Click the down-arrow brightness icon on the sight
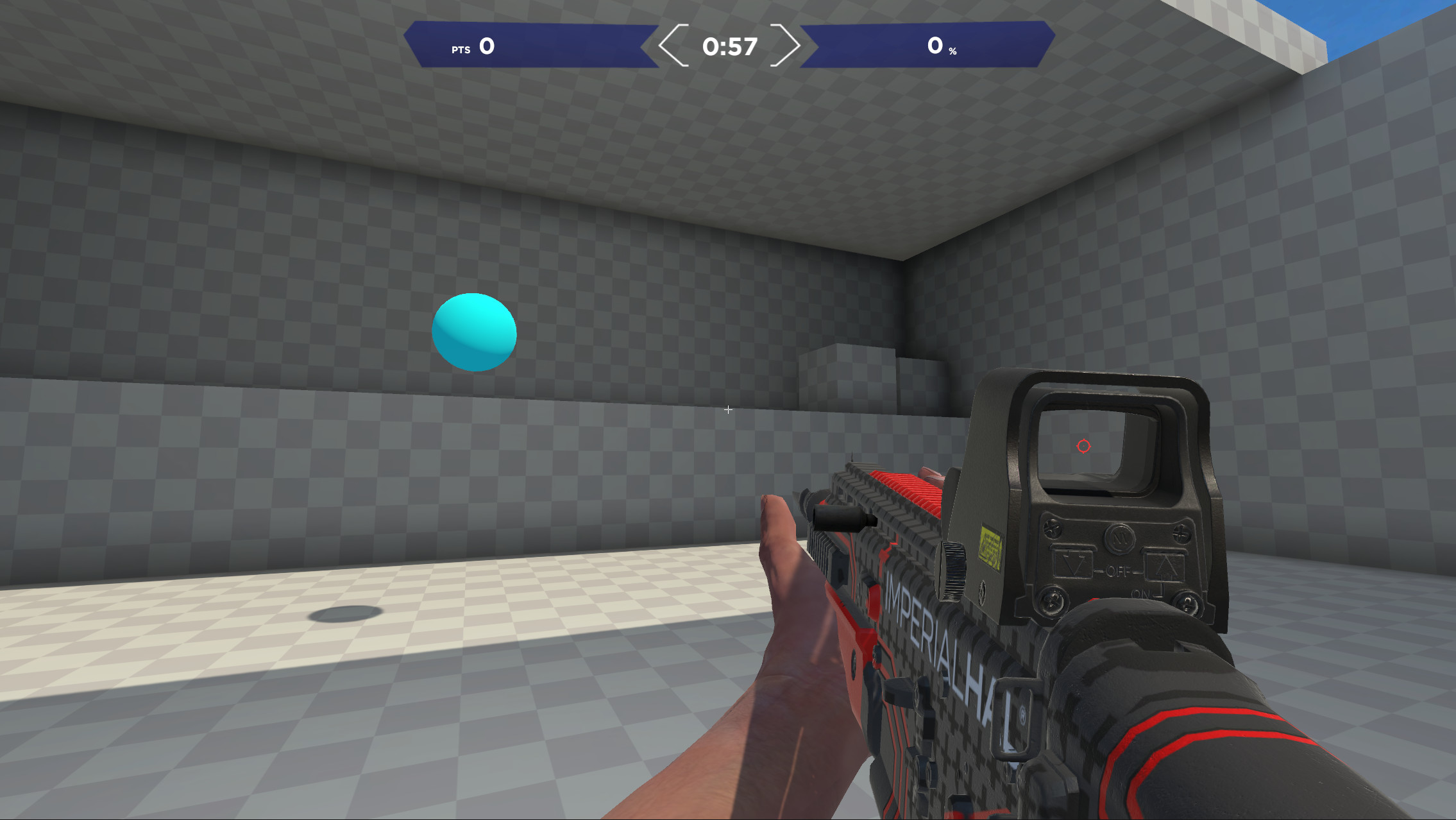The image size is (1456, 820). point(1074,563)
